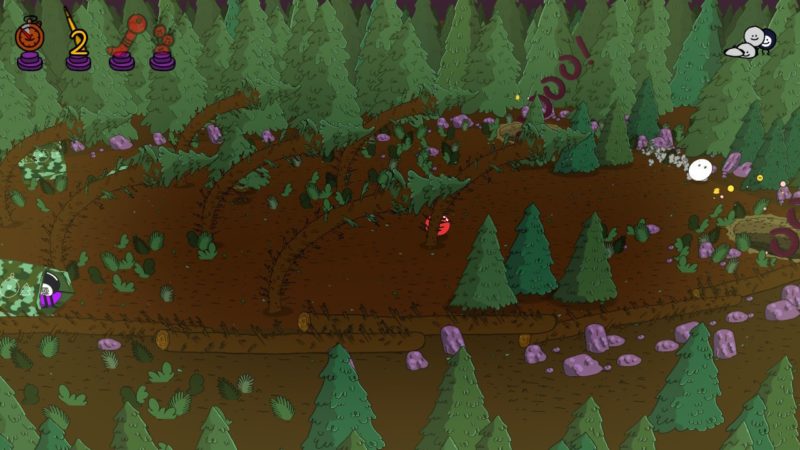The height and width of the screenshot is (450, 800).
Task: Click the white blob characters icon
Action: tap(753, 42)
